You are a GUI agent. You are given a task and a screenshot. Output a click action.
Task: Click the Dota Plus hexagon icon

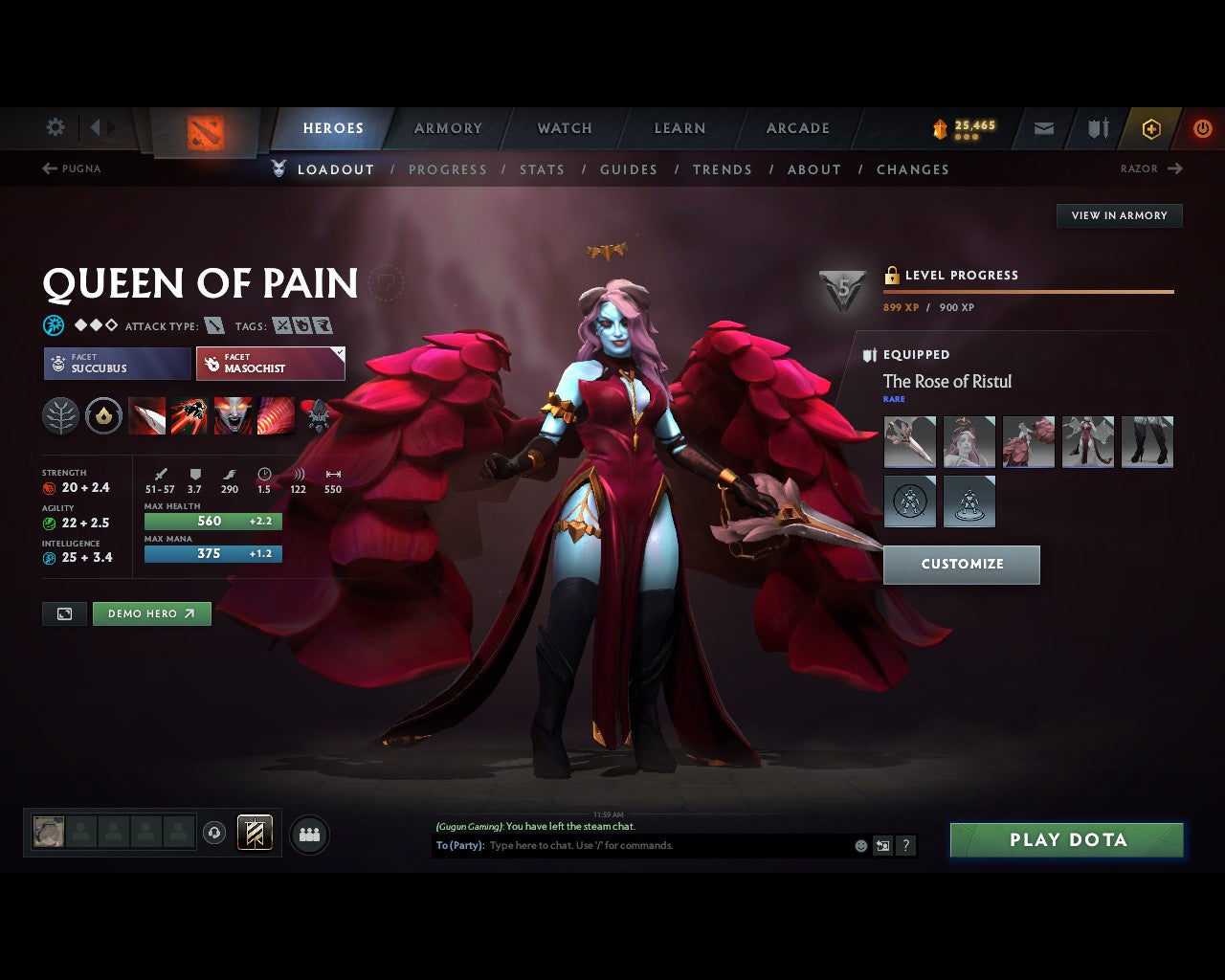coord(1151,128)
